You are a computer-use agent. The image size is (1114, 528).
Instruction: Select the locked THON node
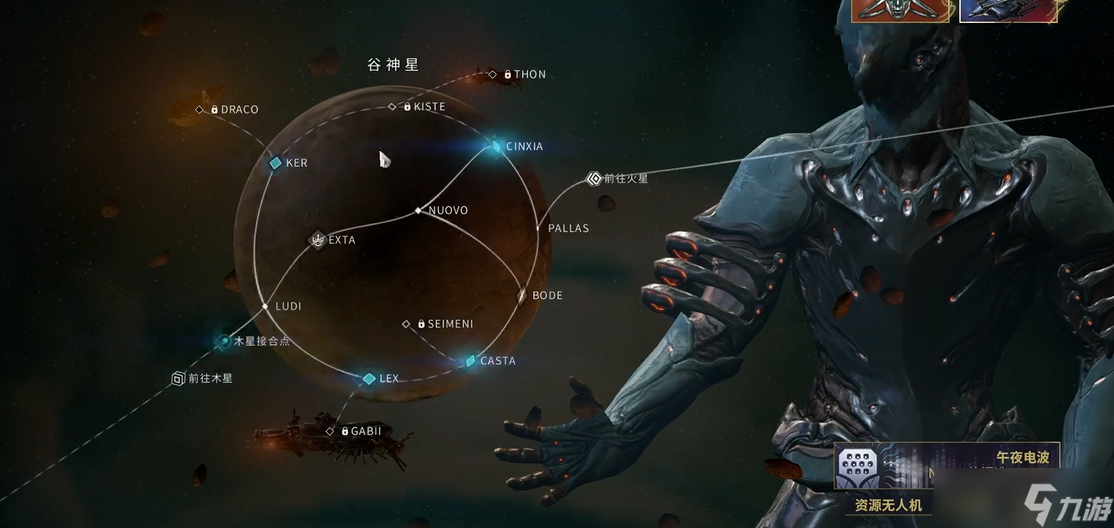[492, 74]
